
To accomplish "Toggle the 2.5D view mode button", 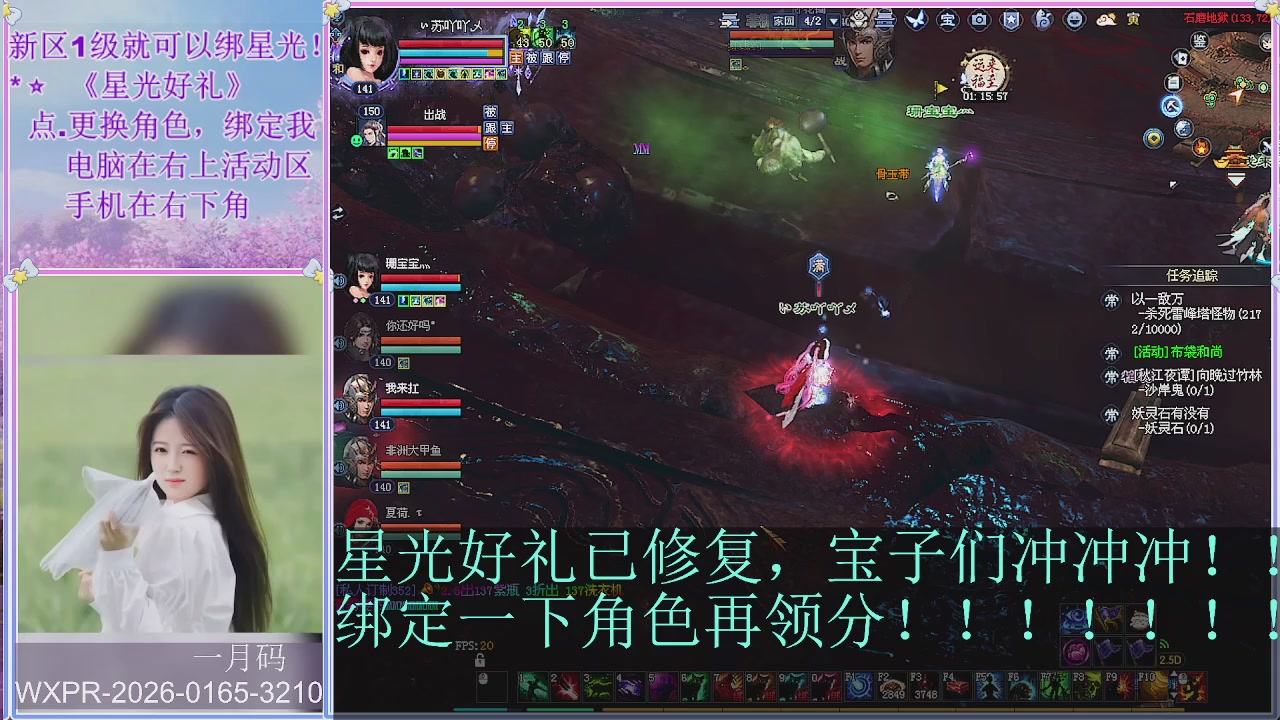I will point(1171,659).
